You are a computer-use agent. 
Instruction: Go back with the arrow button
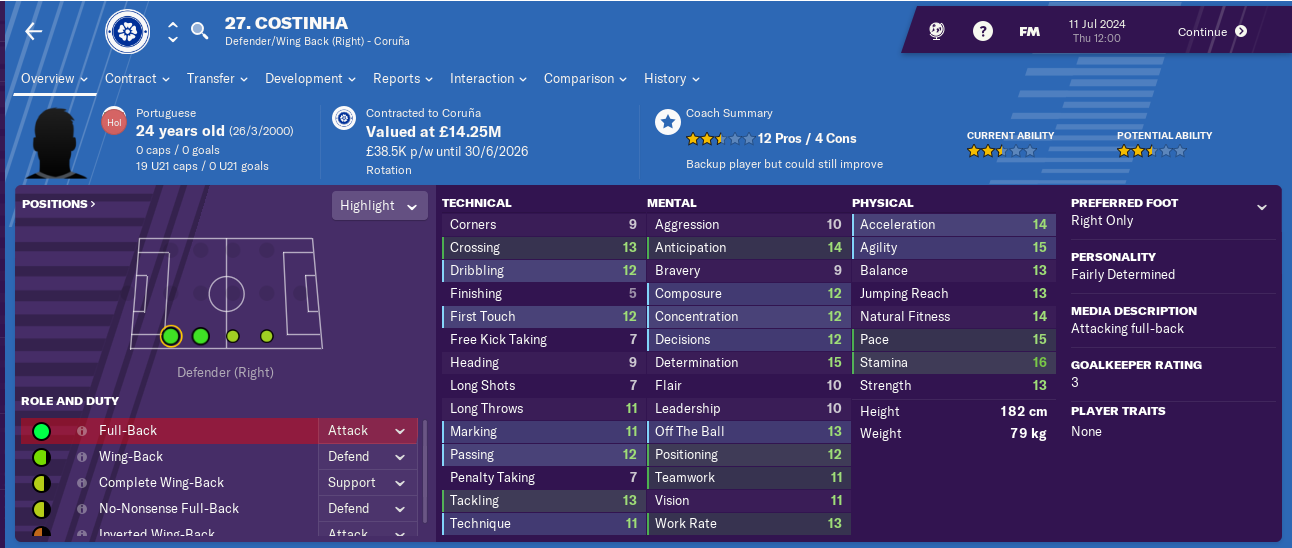click(34, 32)
